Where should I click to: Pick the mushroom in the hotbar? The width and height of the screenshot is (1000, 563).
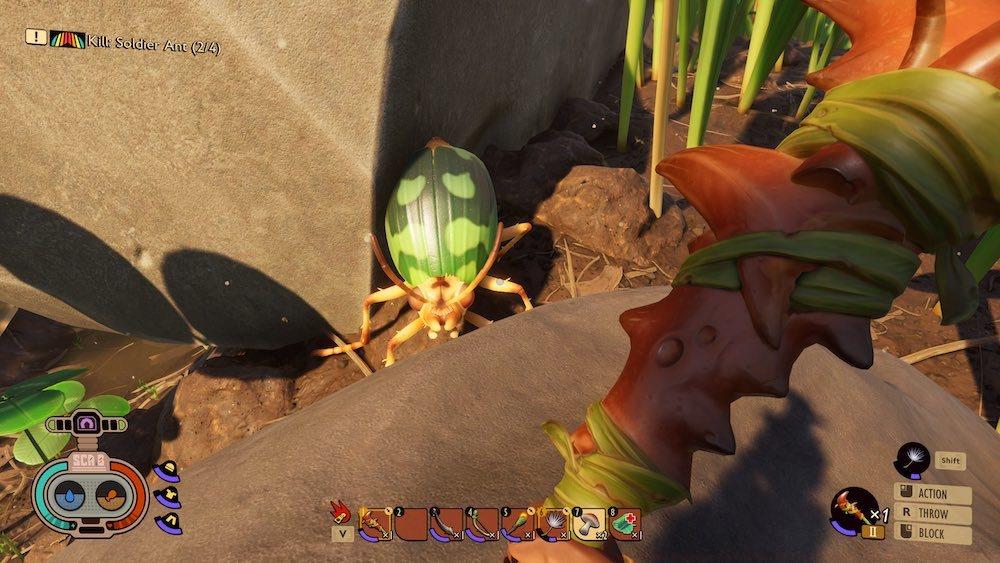pyautogui.click(x=591, y=522)
